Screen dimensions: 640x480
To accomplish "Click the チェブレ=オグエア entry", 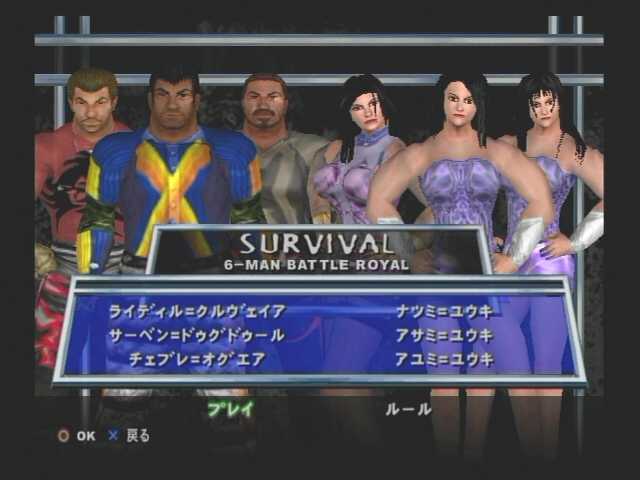I will point(197,359).
